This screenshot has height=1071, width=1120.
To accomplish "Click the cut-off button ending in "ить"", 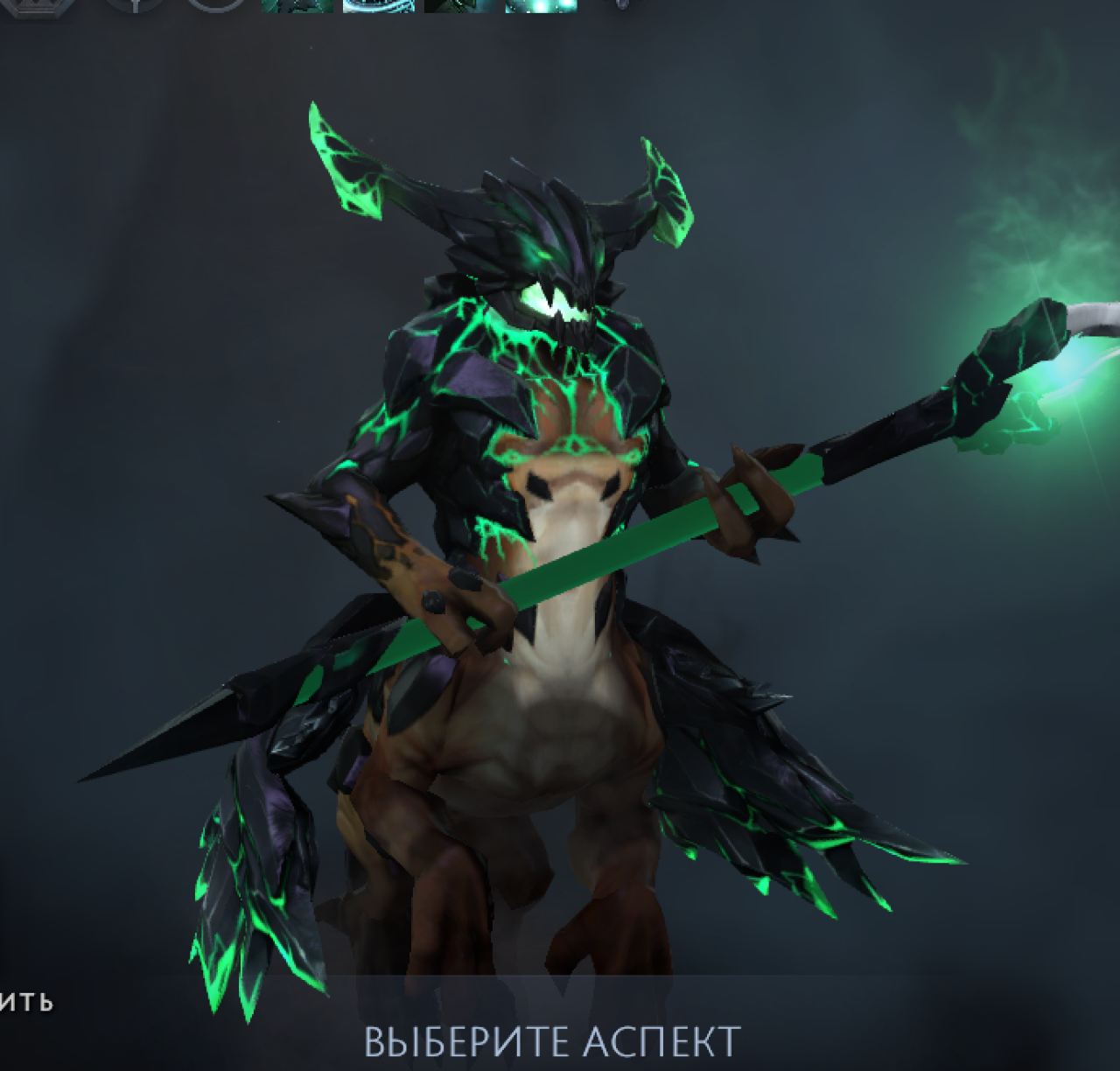I will pos(26,1001).
